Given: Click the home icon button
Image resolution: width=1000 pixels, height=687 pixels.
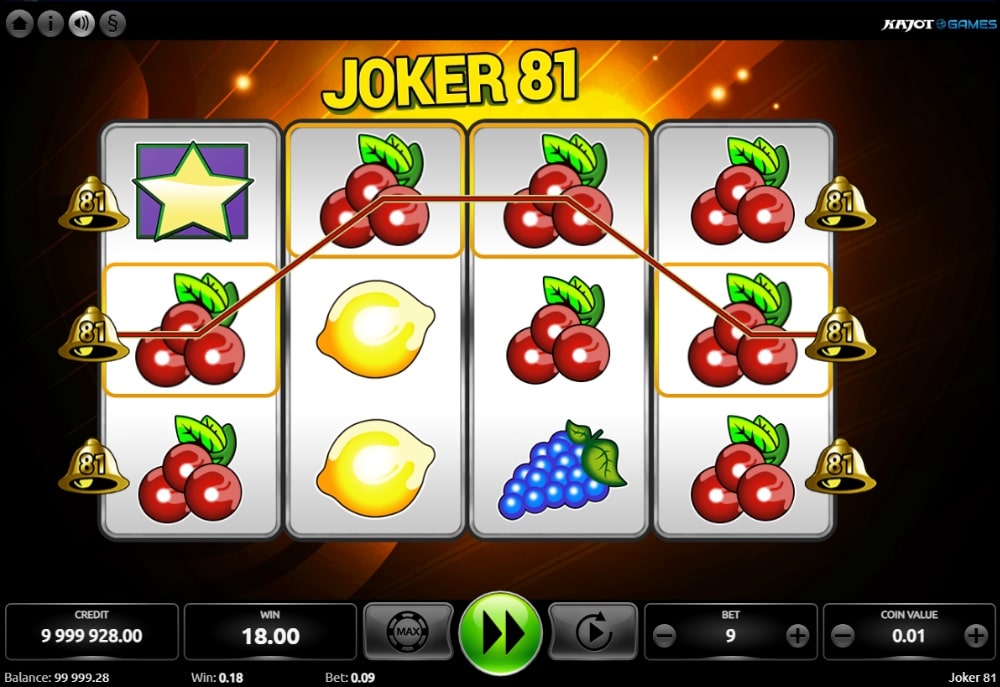Looking at the screenshot, I should click(19, 23).
